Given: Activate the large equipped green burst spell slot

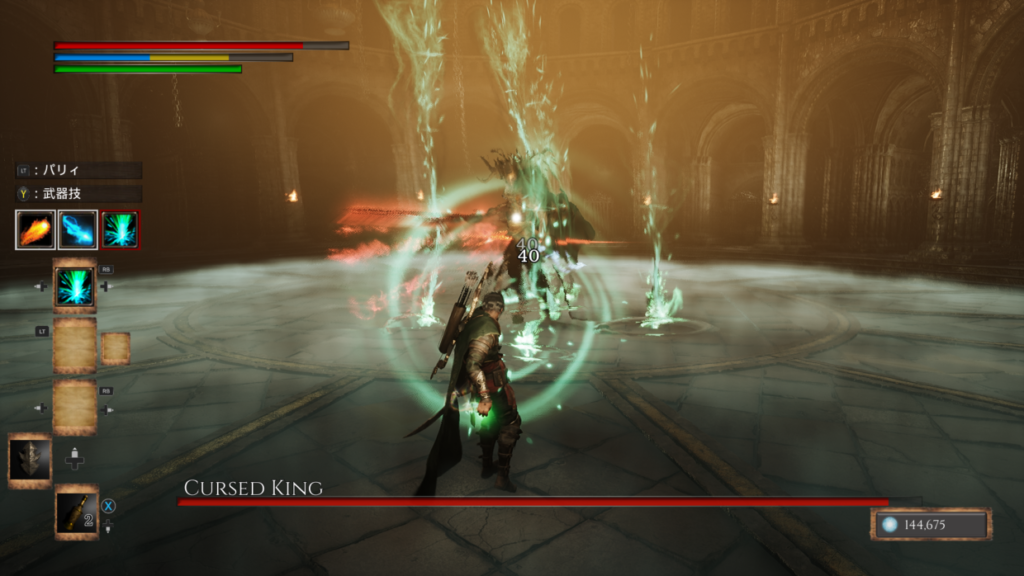Looking at the screenshot, I should (75, 286).
